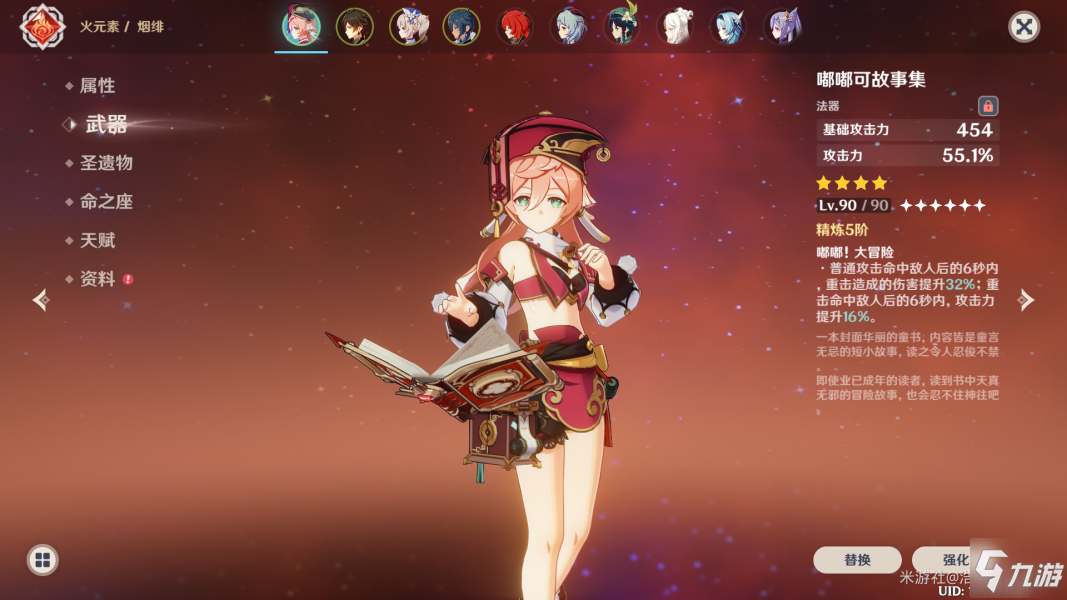Image resolution: width=1067 pixels, height=600 pixels.
Task: Go to the previous character with the left arrow
Action: point(41,300)
